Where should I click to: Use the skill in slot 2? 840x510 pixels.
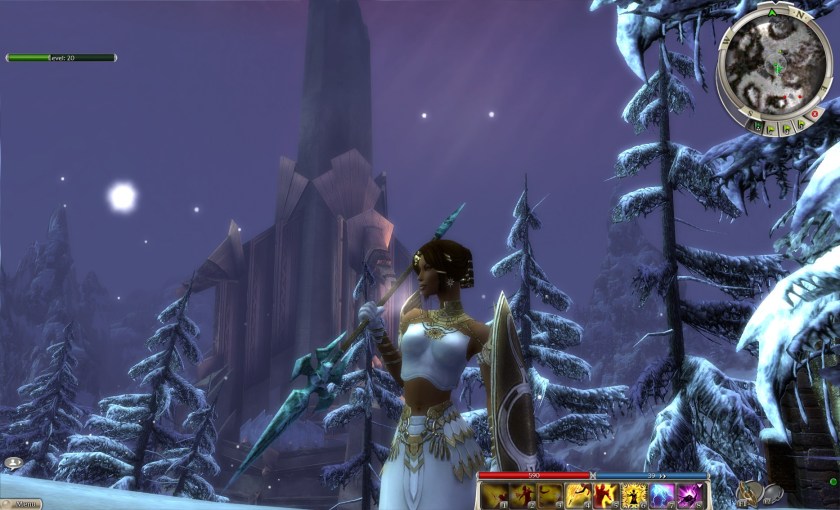point(522,495)
